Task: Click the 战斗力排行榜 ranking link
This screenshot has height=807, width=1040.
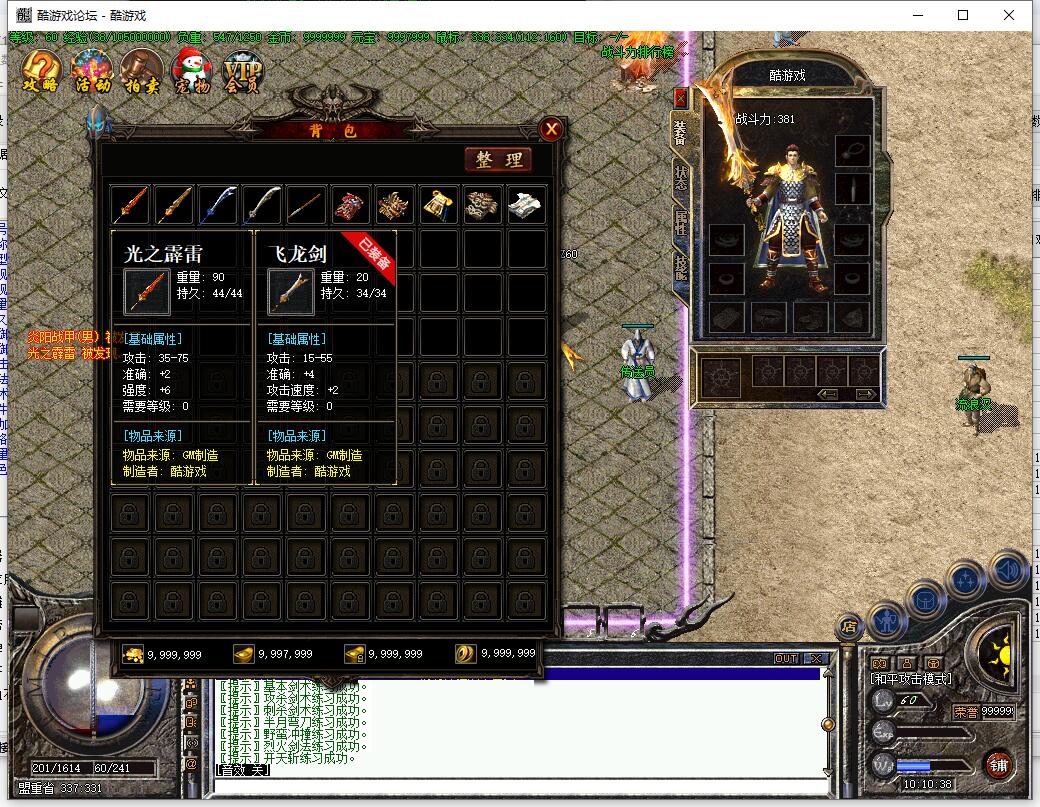Action: [x=638, y=53]
